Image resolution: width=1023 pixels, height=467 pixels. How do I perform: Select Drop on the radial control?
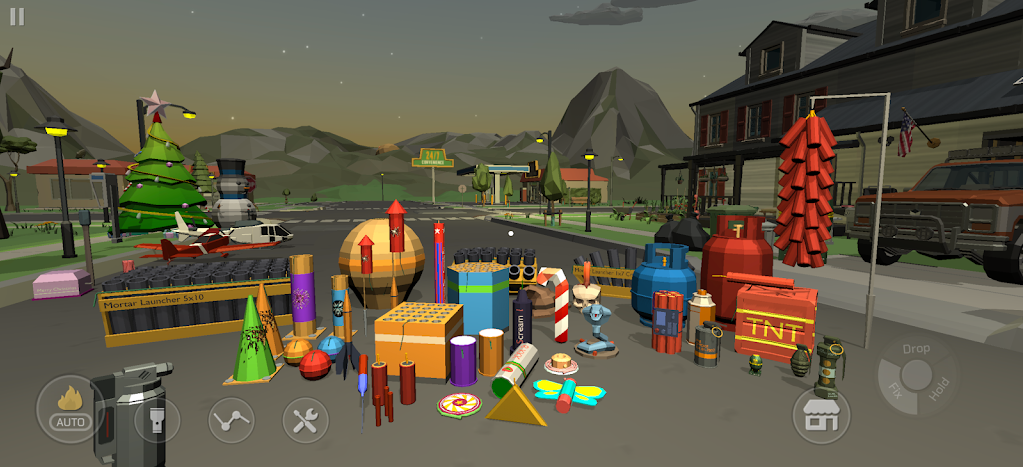(x=914, y=349)
